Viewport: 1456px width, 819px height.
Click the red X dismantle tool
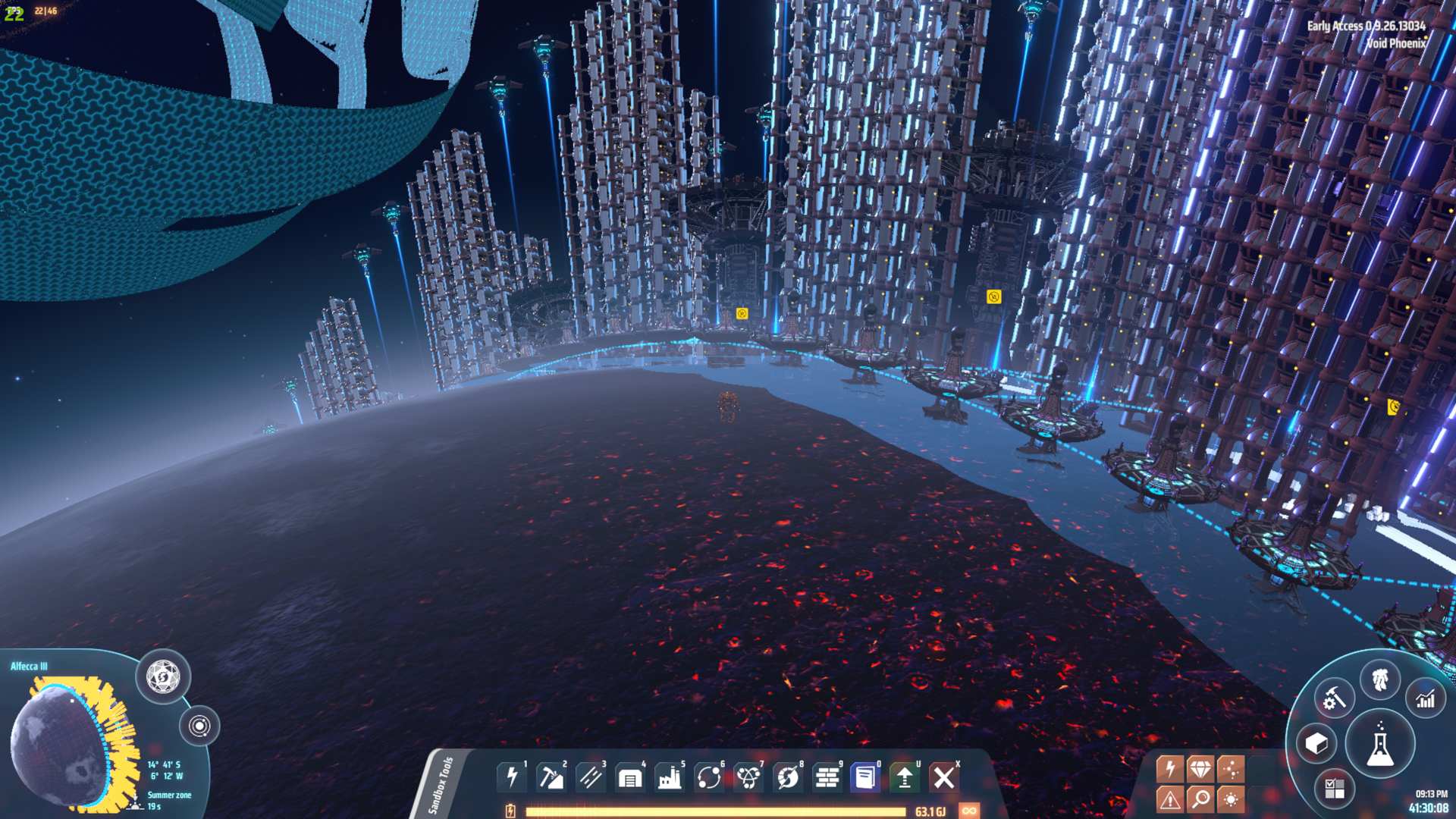click(x=944, y=777)
